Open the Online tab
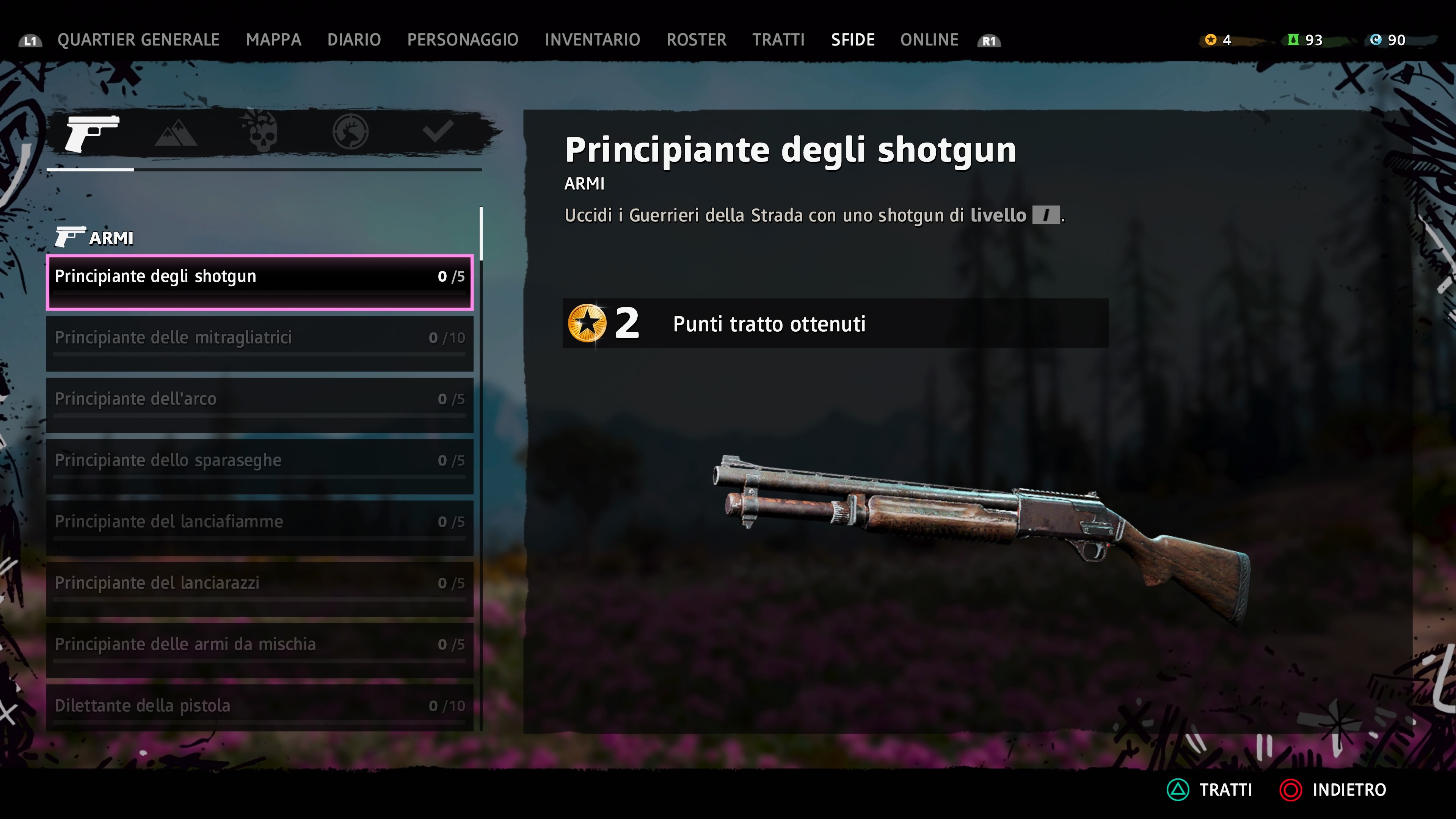The width and height of the screenshot is (1456, 819). [x=929, y=39]
